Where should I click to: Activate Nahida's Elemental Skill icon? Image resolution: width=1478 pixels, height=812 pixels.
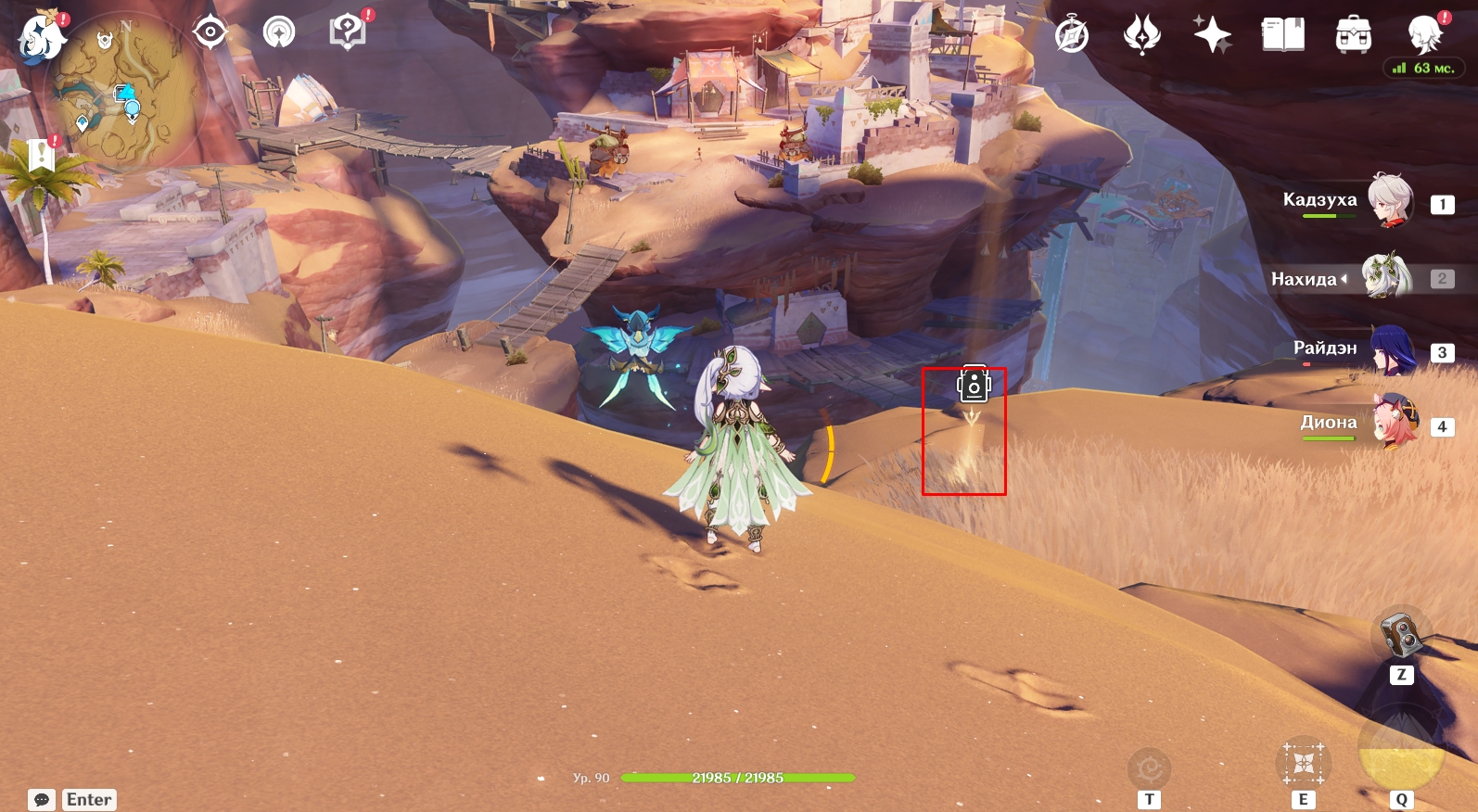tap(1303, 765)
